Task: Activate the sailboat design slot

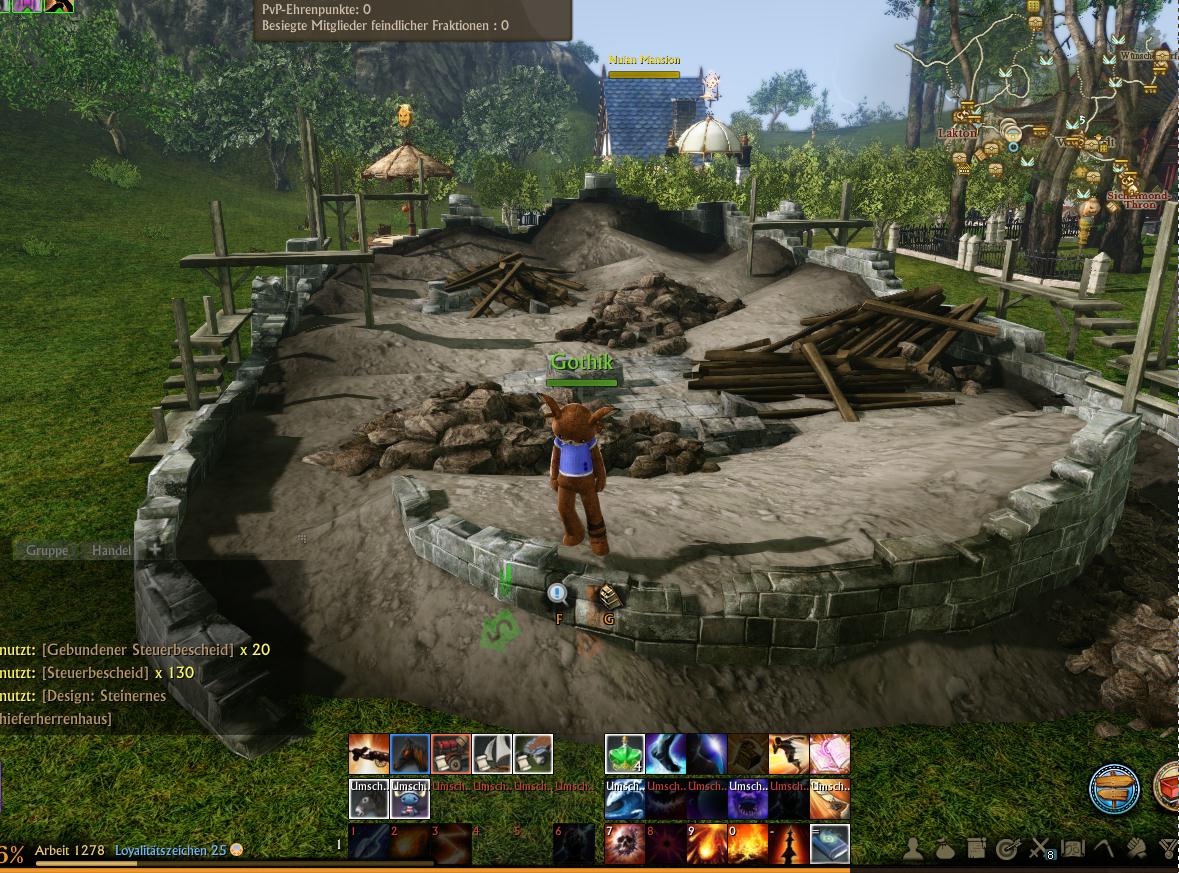Action: click(x=491, y=754)
